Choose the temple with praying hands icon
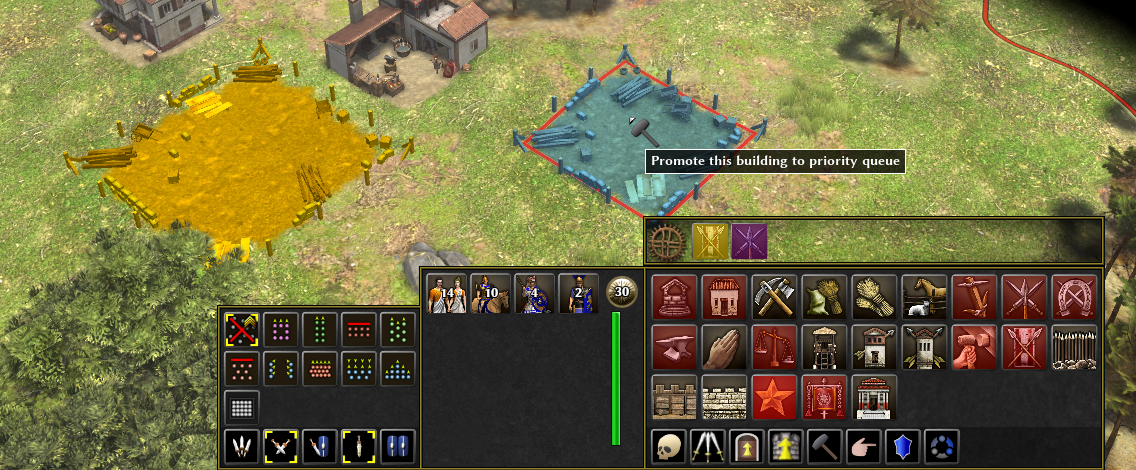This screenshot has height=470, width=1136. (723, 346)
